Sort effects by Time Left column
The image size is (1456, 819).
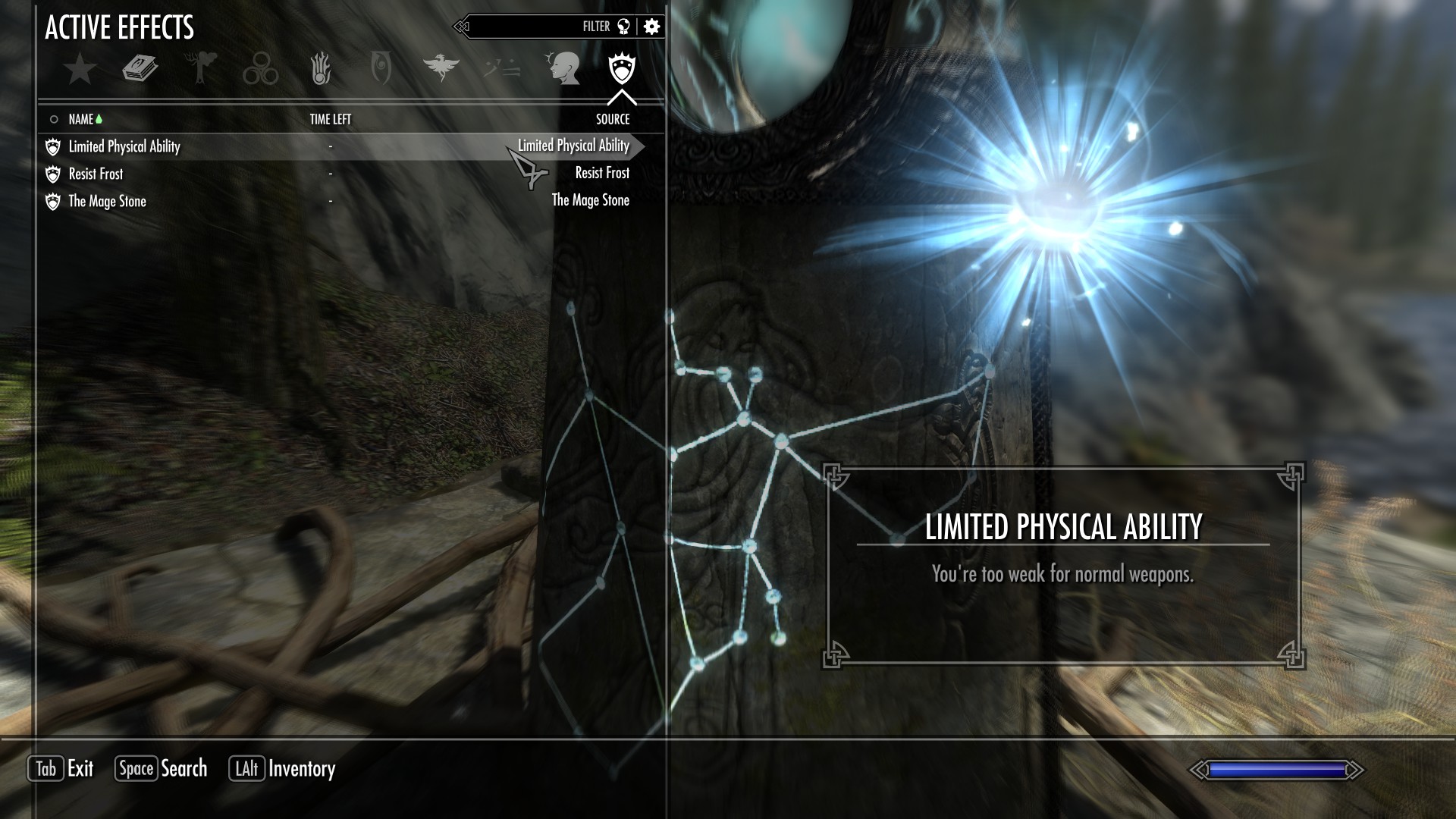[331, 119]
